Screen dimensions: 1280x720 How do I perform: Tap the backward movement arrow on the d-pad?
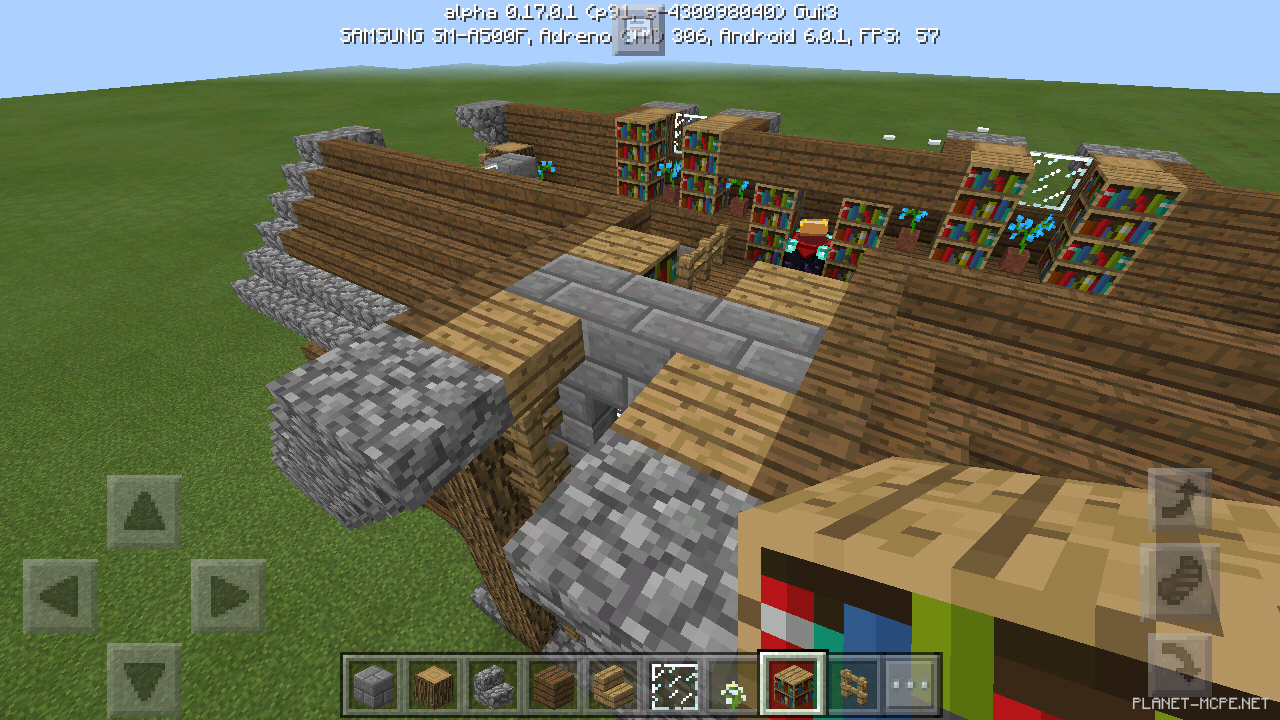tap(144, 675)
